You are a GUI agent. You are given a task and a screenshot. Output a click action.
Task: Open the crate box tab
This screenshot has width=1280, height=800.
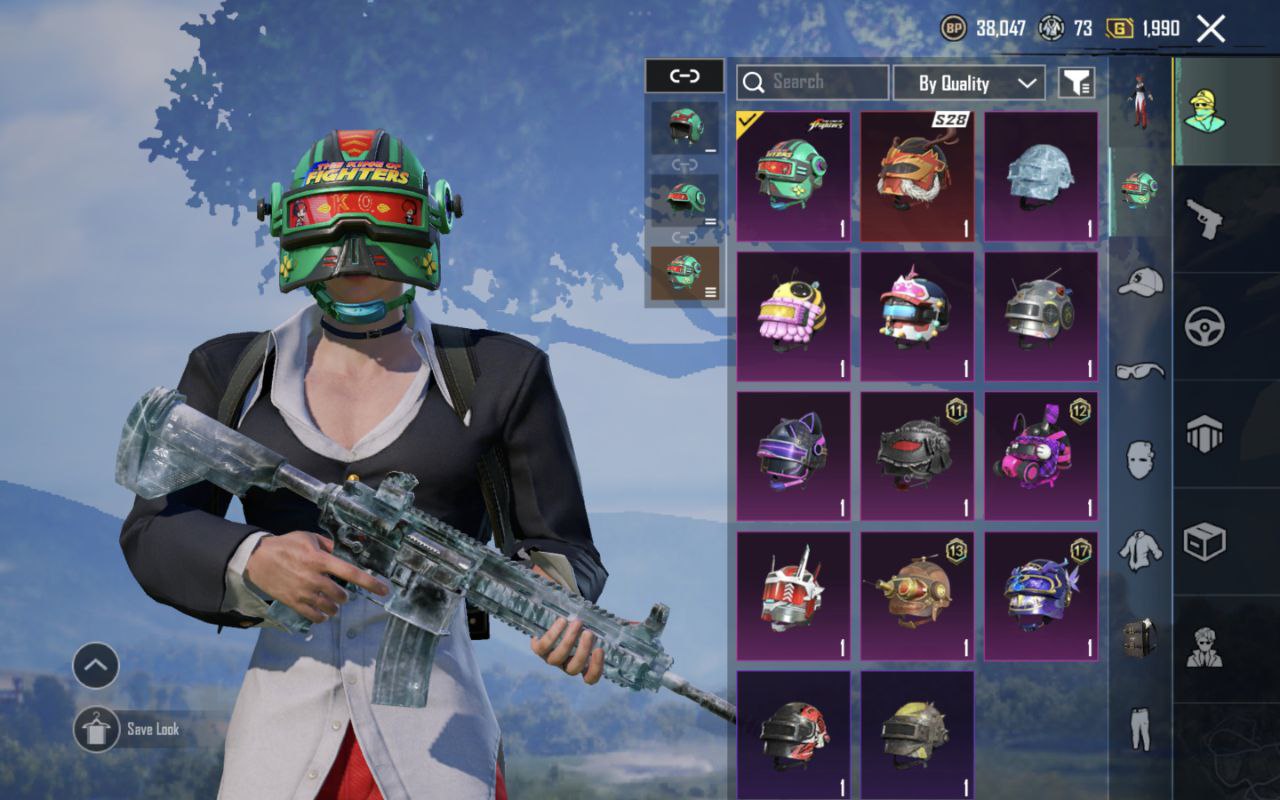(x=1204, y=543)
